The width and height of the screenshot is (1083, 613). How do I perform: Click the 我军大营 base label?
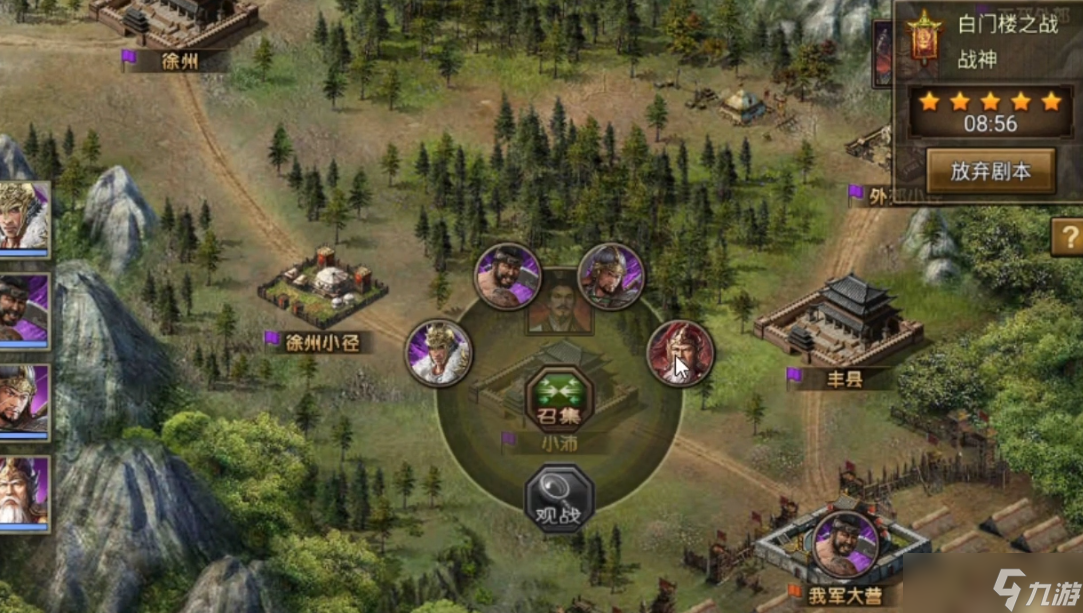point(840,597)
